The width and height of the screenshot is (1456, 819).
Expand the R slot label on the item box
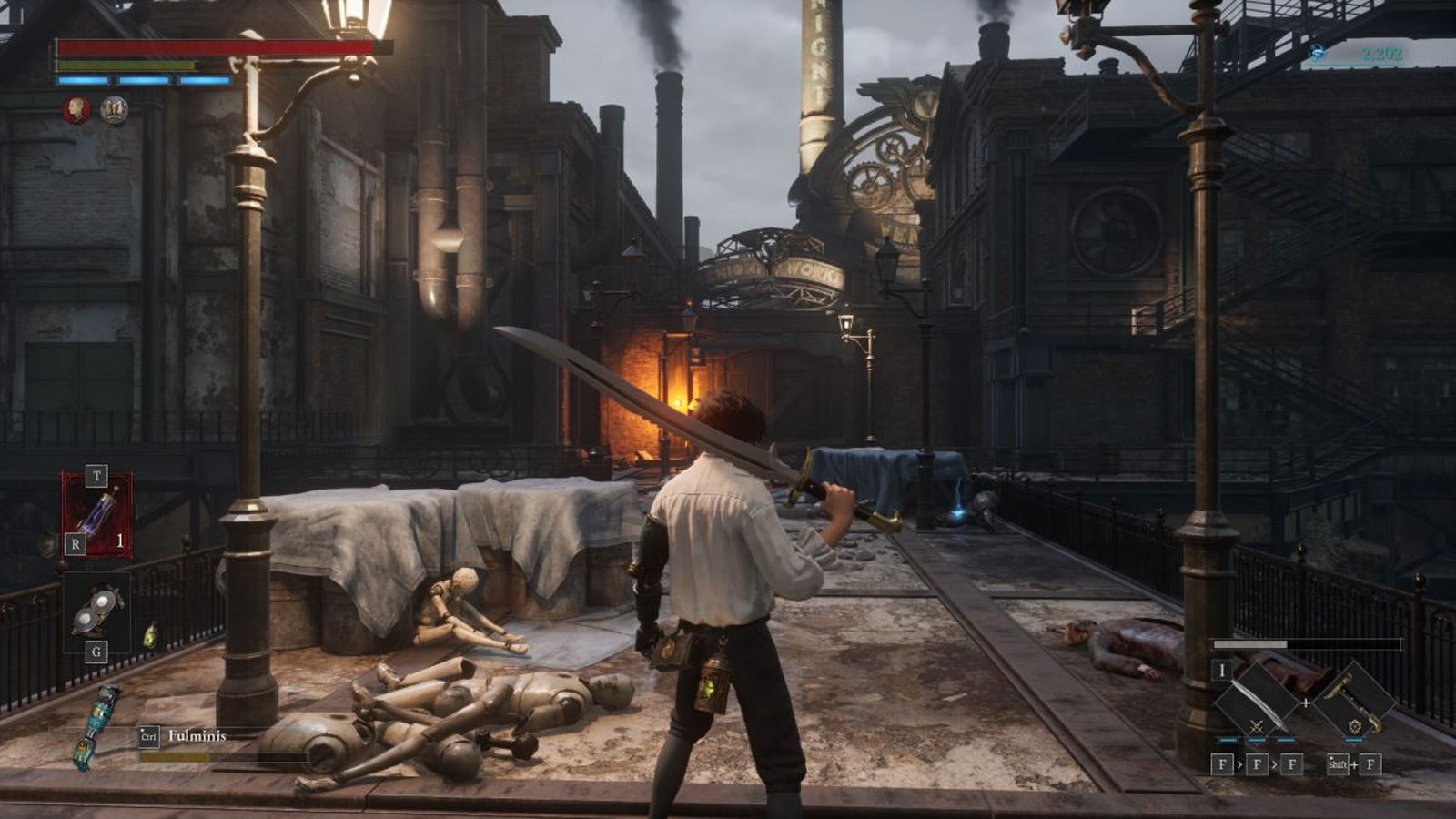click(x=75, y=542)
